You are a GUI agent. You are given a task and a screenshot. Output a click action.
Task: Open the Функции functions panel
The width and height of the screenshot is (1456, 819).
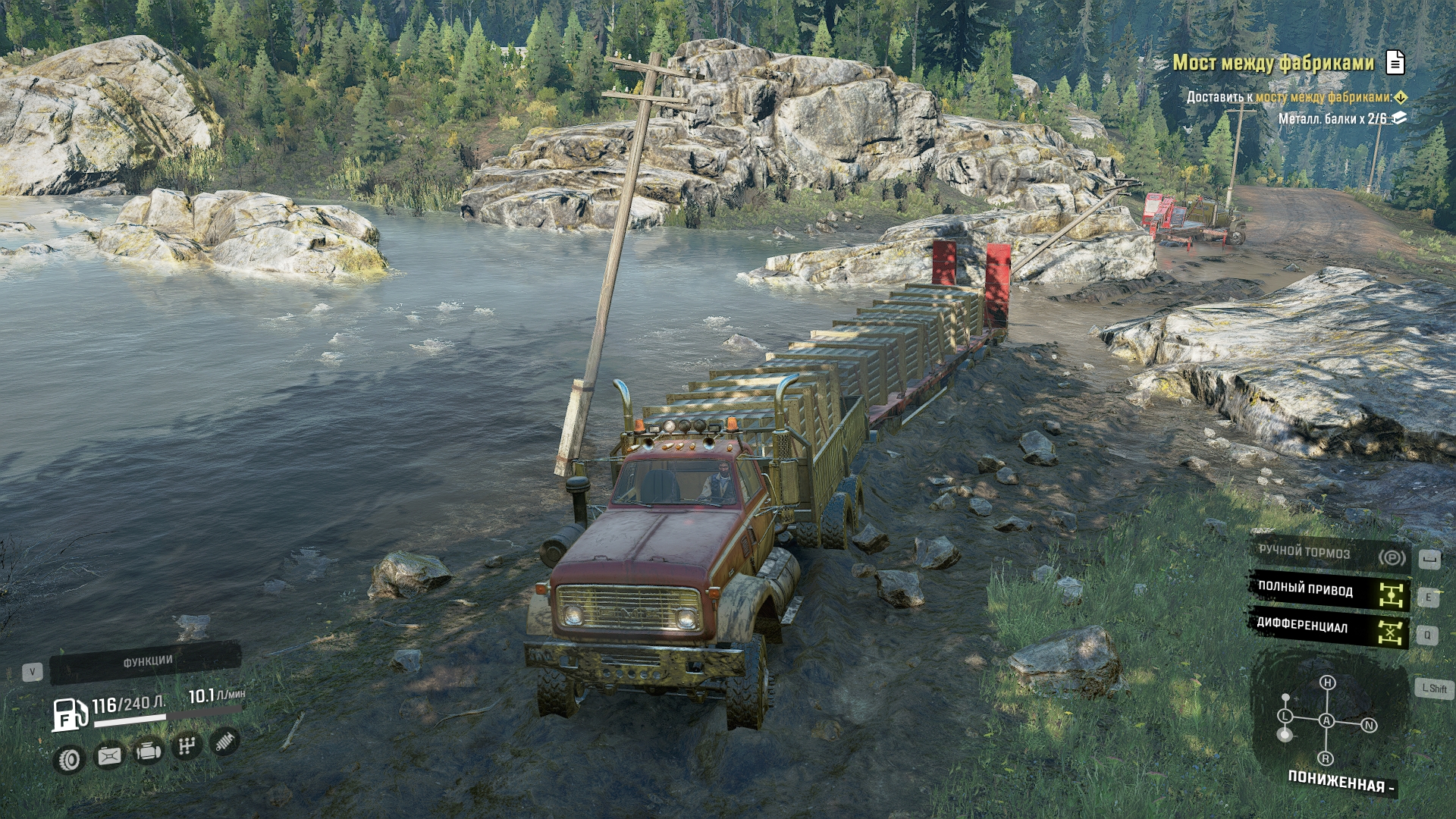(x=146, y=662)
